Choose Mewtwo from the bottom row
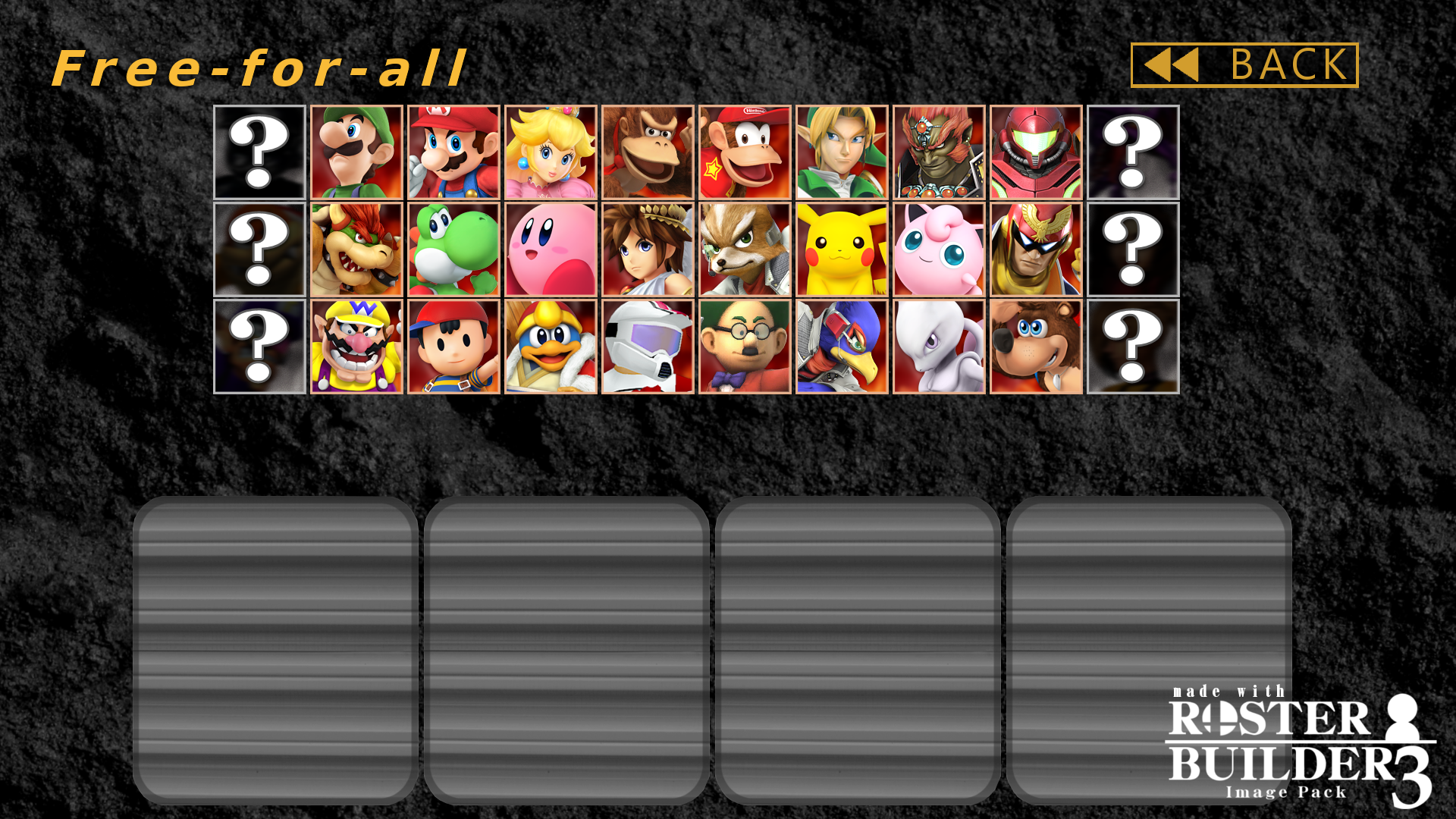Viewport: 1456px width, 819px height. tap(937, 347)
